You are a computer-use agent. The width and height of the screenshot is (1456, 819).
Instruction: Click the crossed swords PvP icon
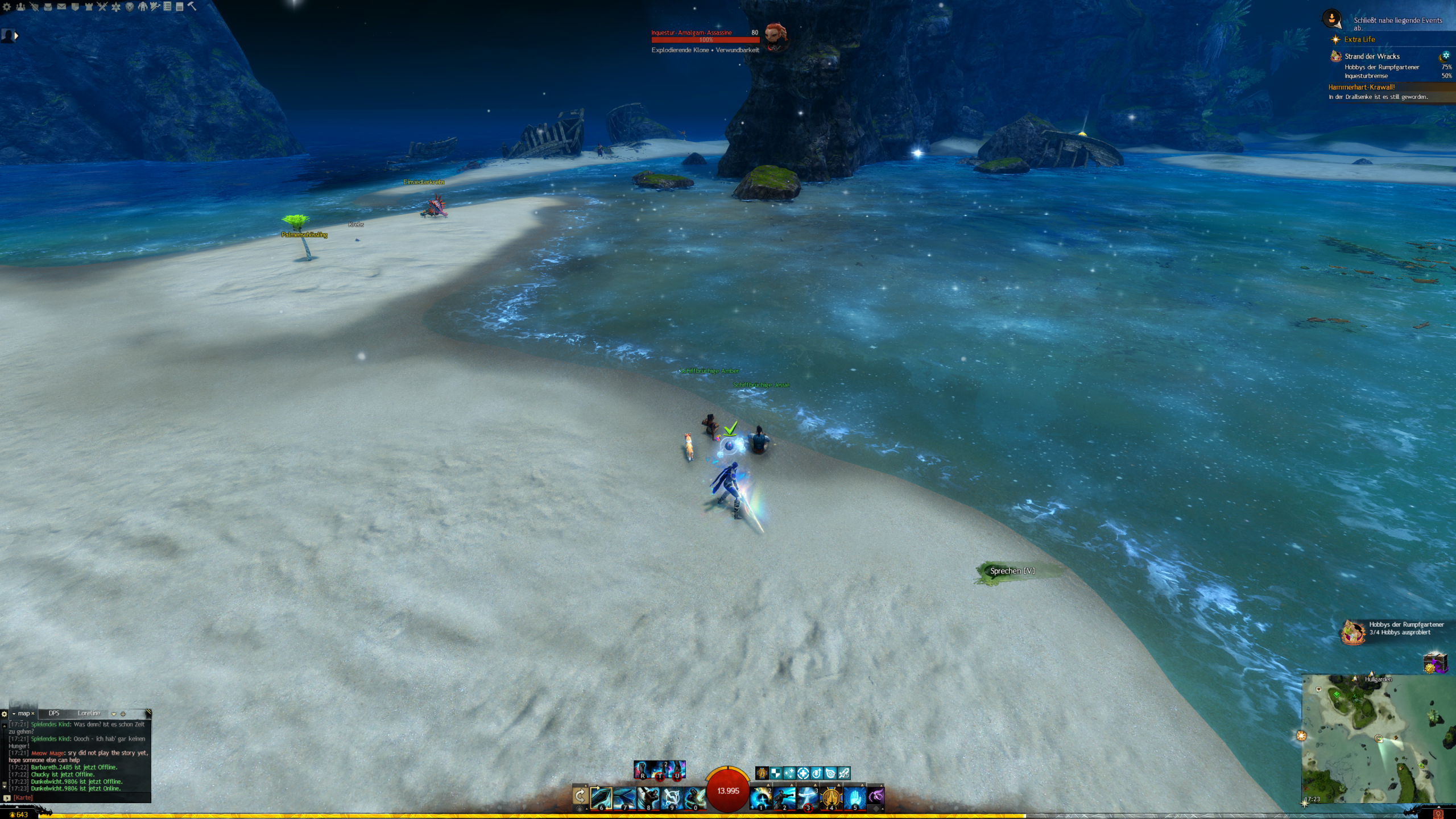(102, 7)
